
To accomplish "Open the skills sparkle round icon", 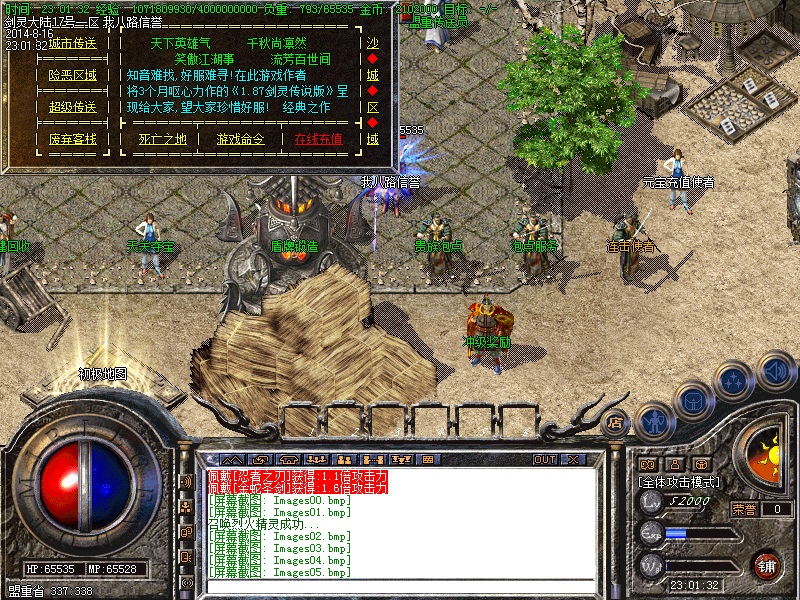I will coord(733,382).
